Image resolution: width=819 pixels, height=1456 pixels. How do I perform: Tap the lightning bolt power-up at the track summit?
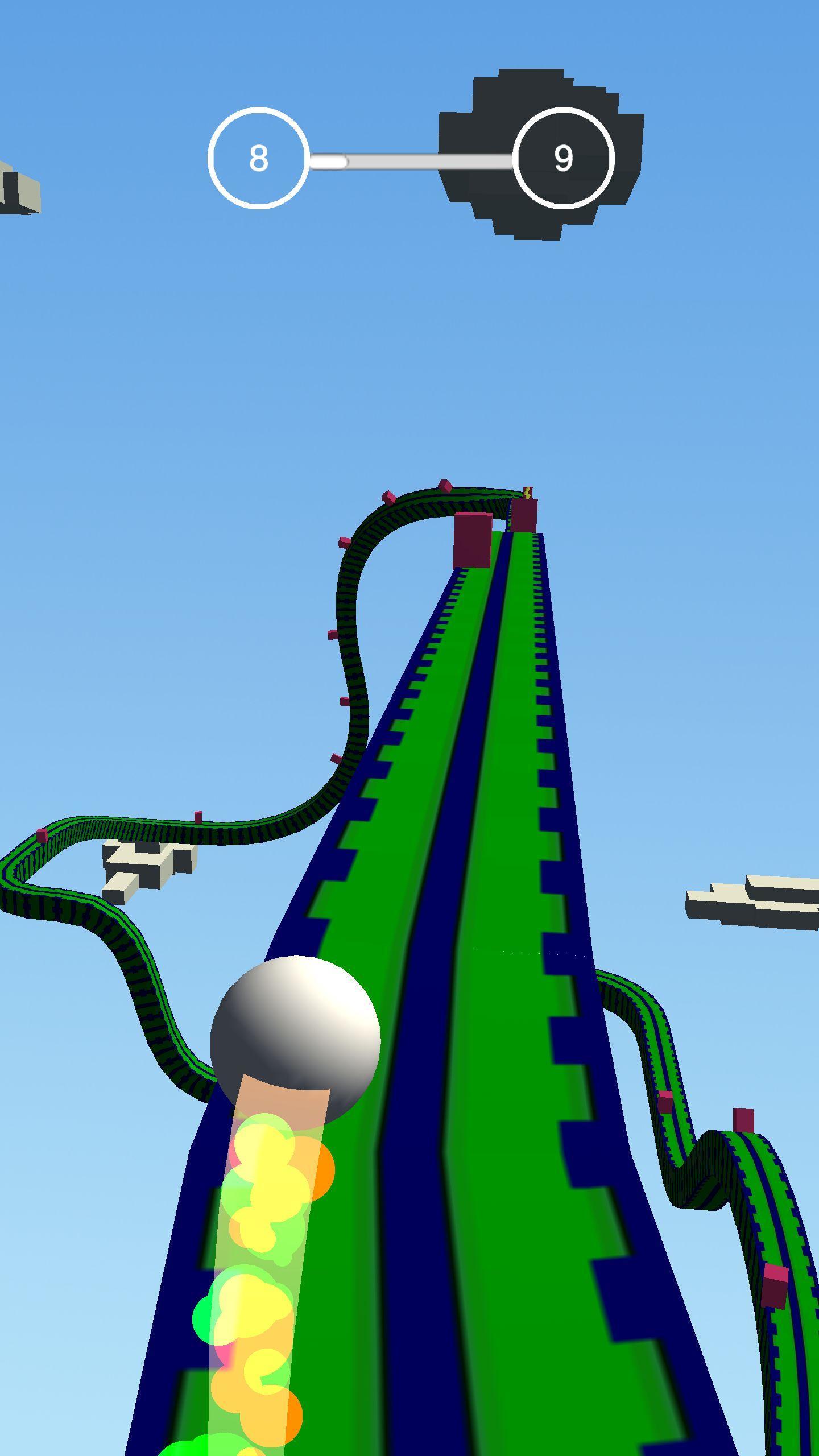(x=527, y=493)
